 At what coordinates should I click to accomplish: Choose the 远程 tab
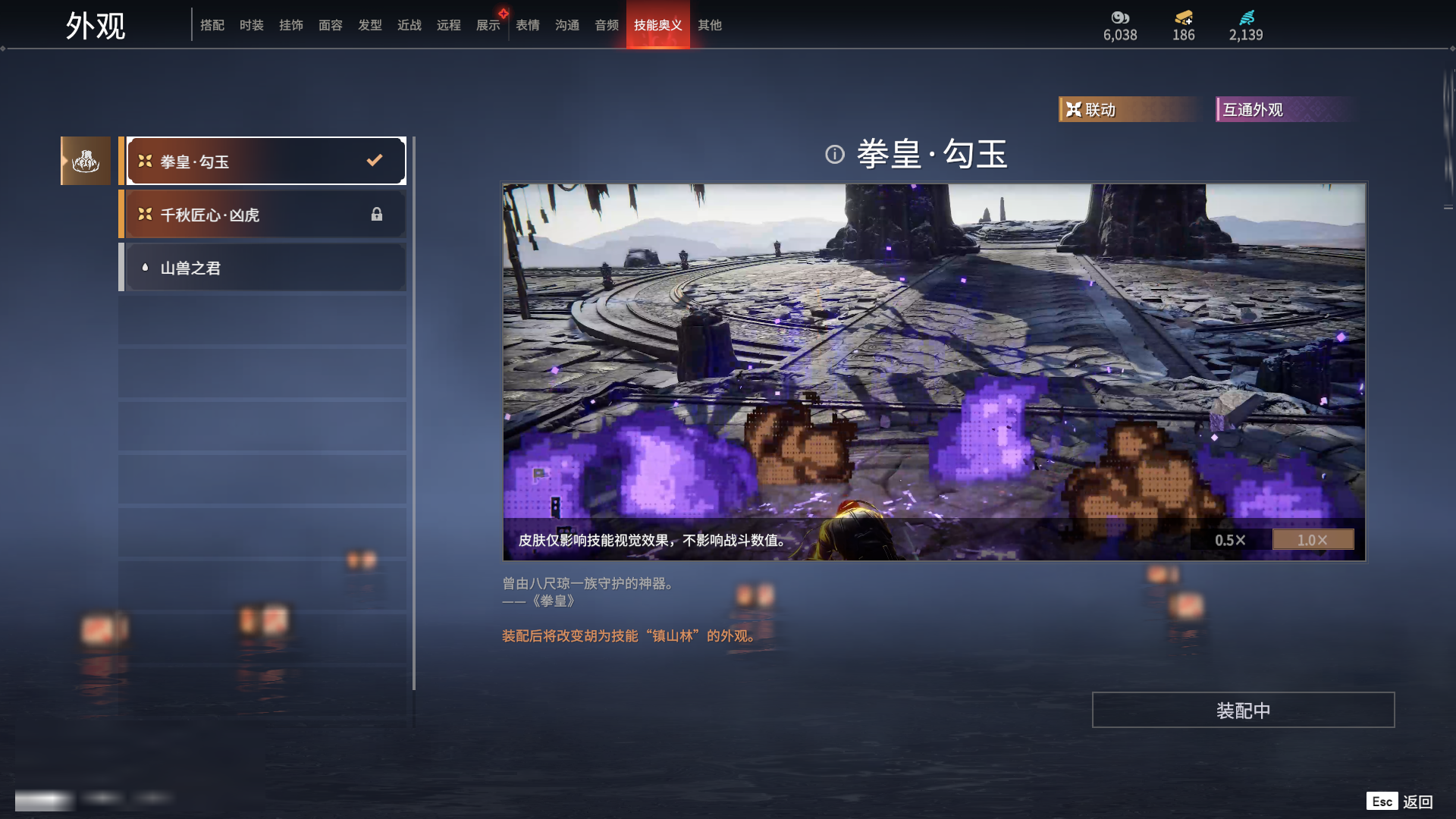449,25
